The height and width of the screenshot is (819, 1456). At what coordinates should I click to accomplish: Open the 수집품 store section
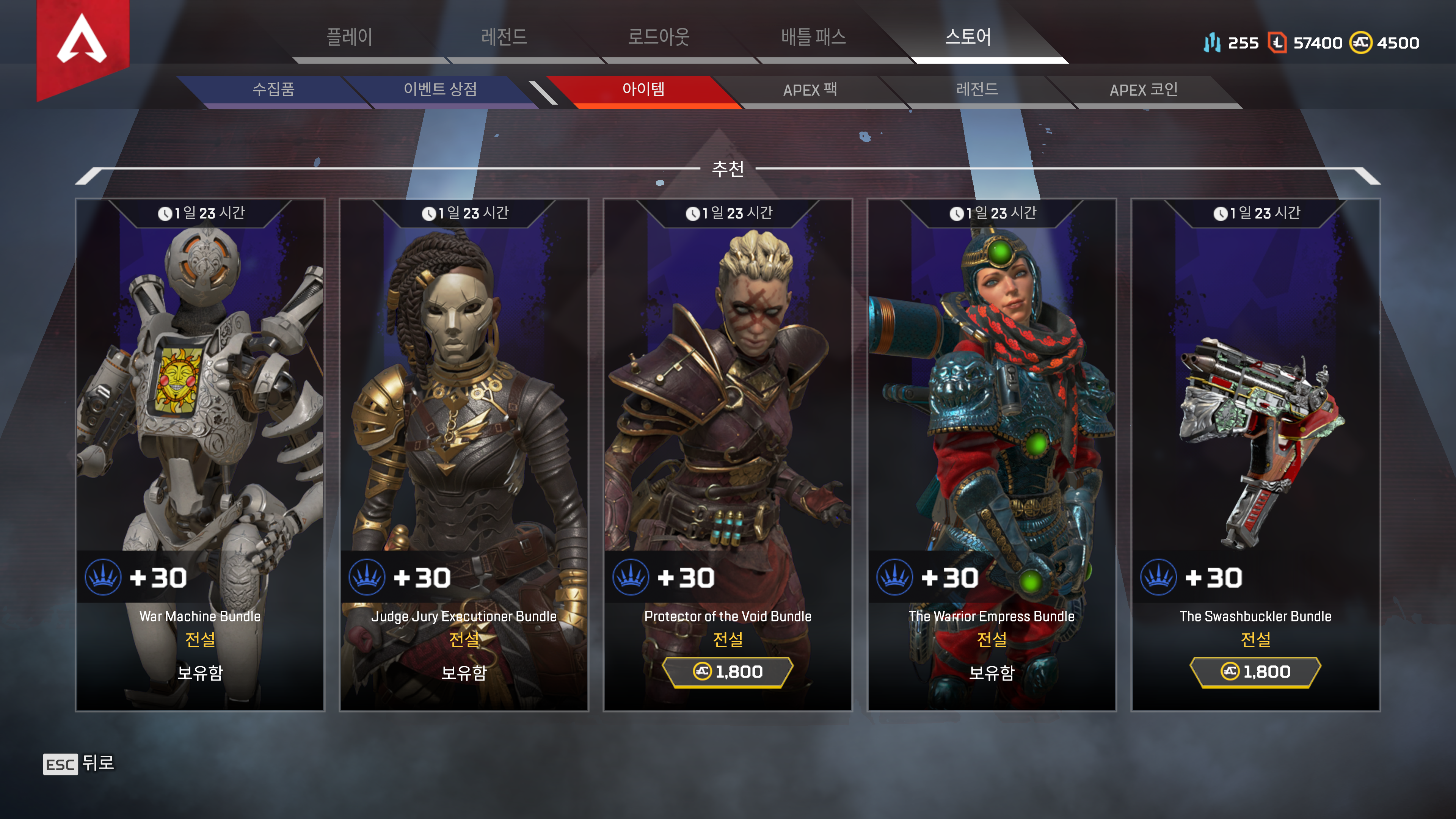click(273, 89)
